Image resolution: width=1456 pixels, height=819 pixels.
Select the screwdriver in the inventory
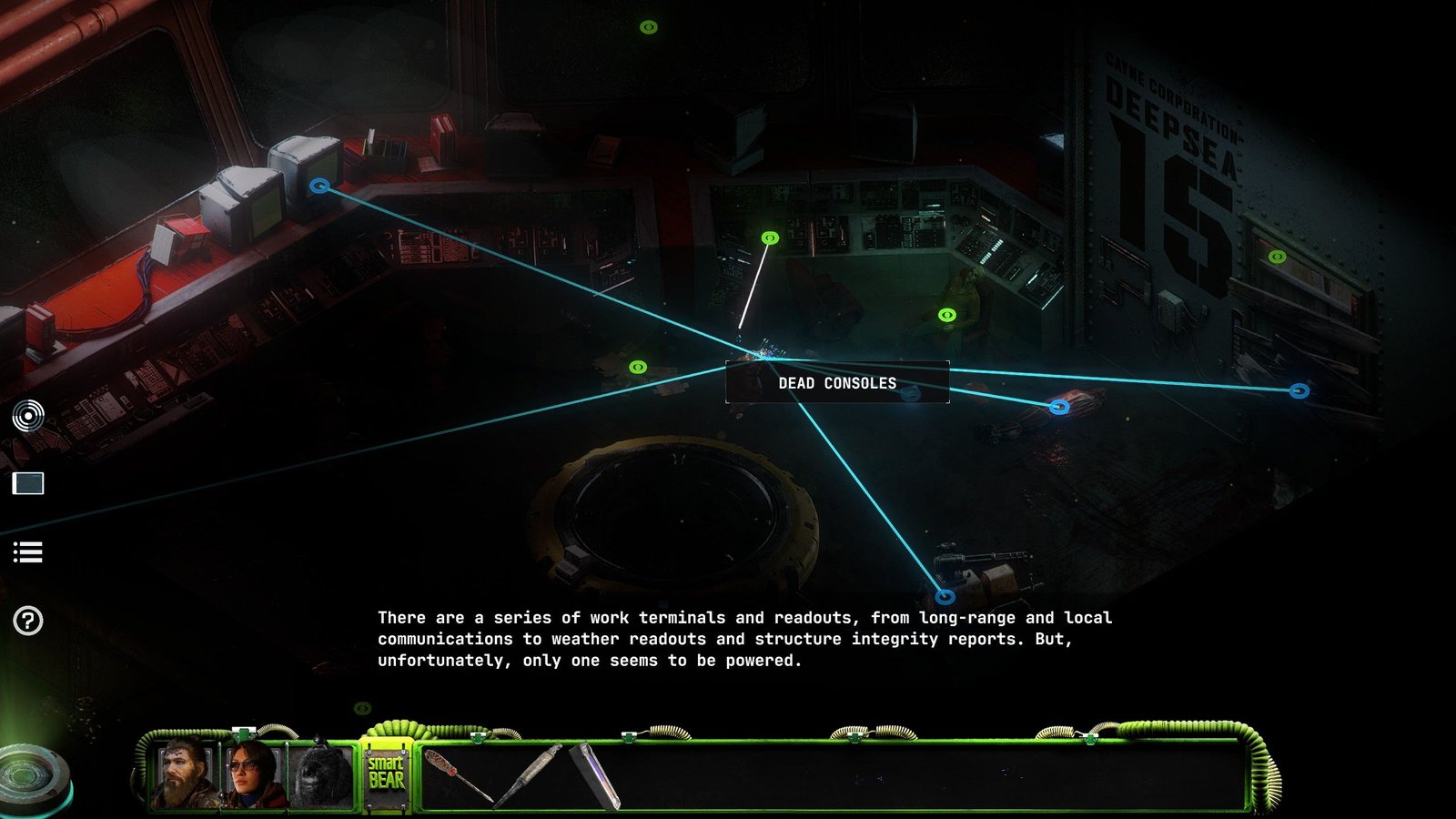tap(457, 775)
